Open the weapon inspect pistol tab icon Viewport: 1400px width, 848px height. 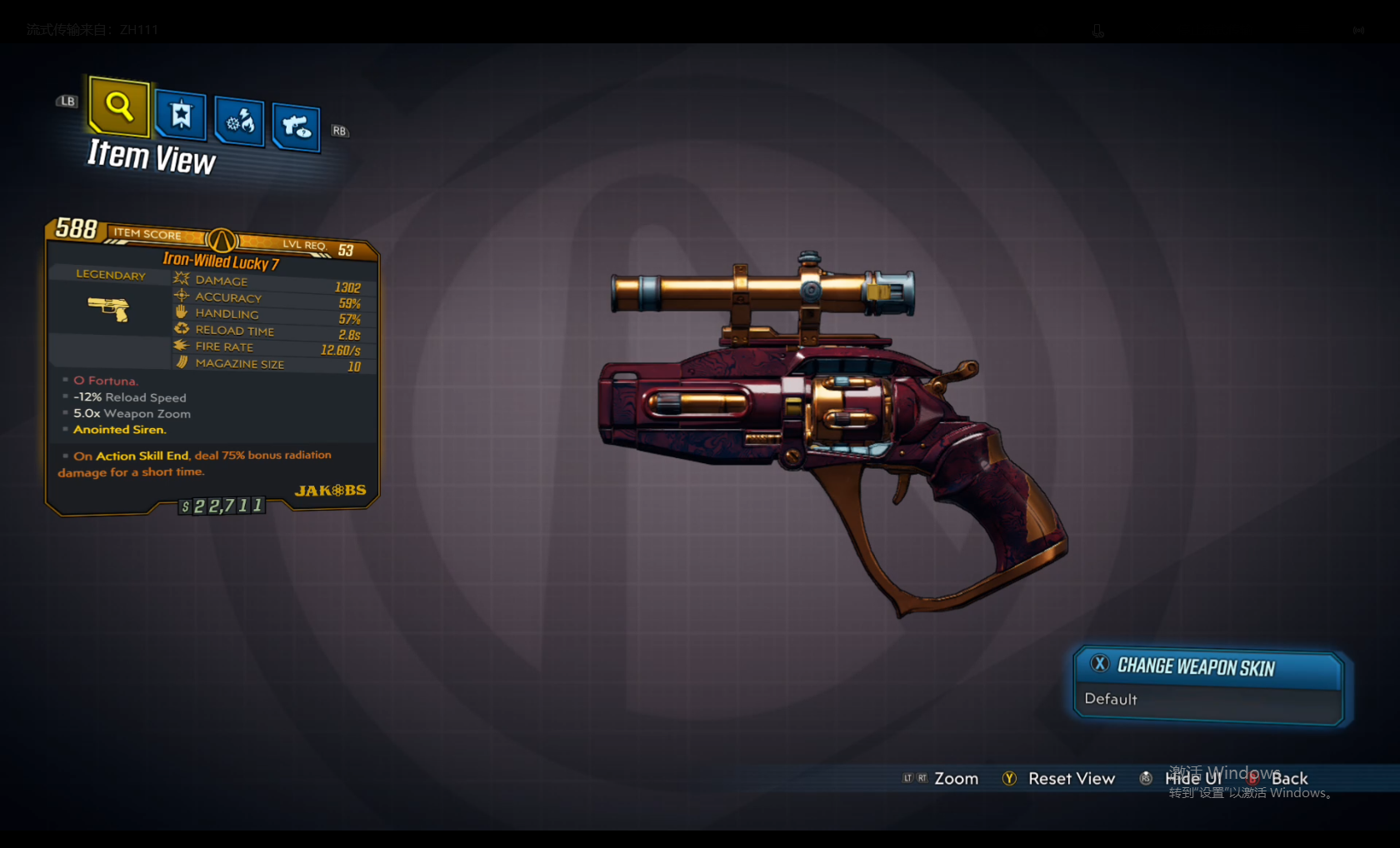[296, 127]
